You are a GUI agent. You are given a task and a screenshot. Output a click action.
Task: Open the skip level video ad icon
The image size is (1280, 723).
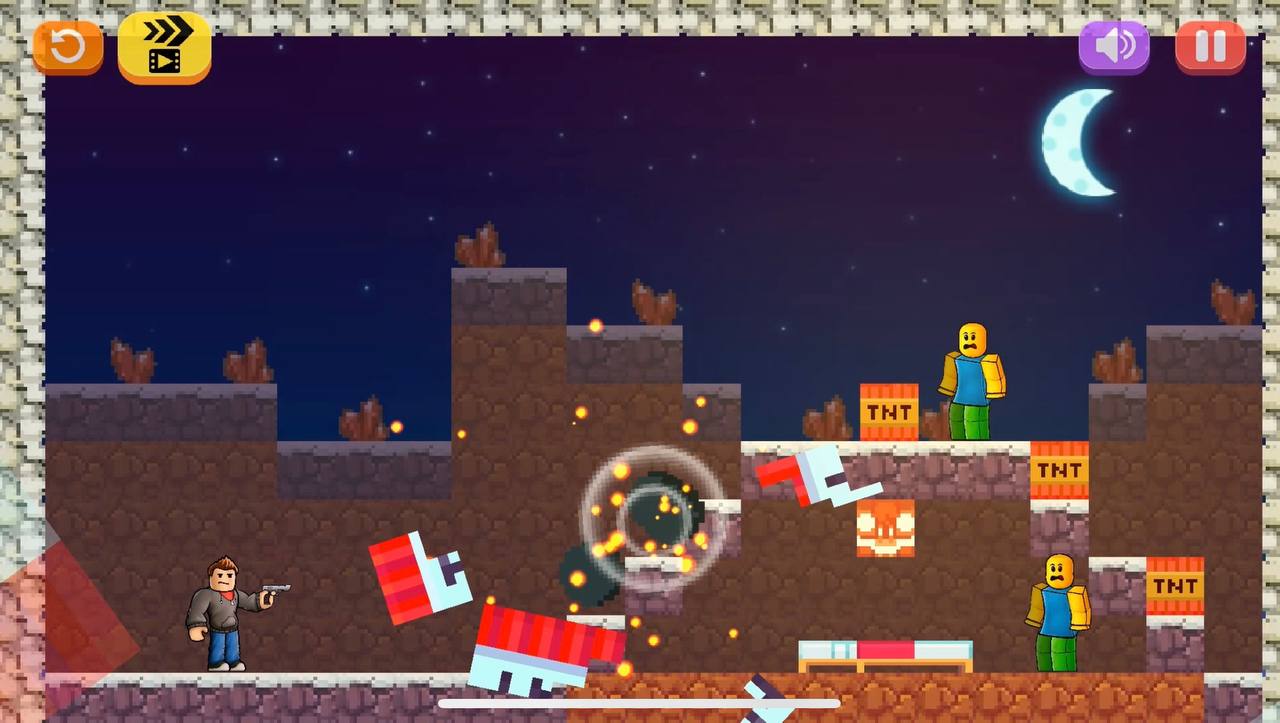(163, 46)
